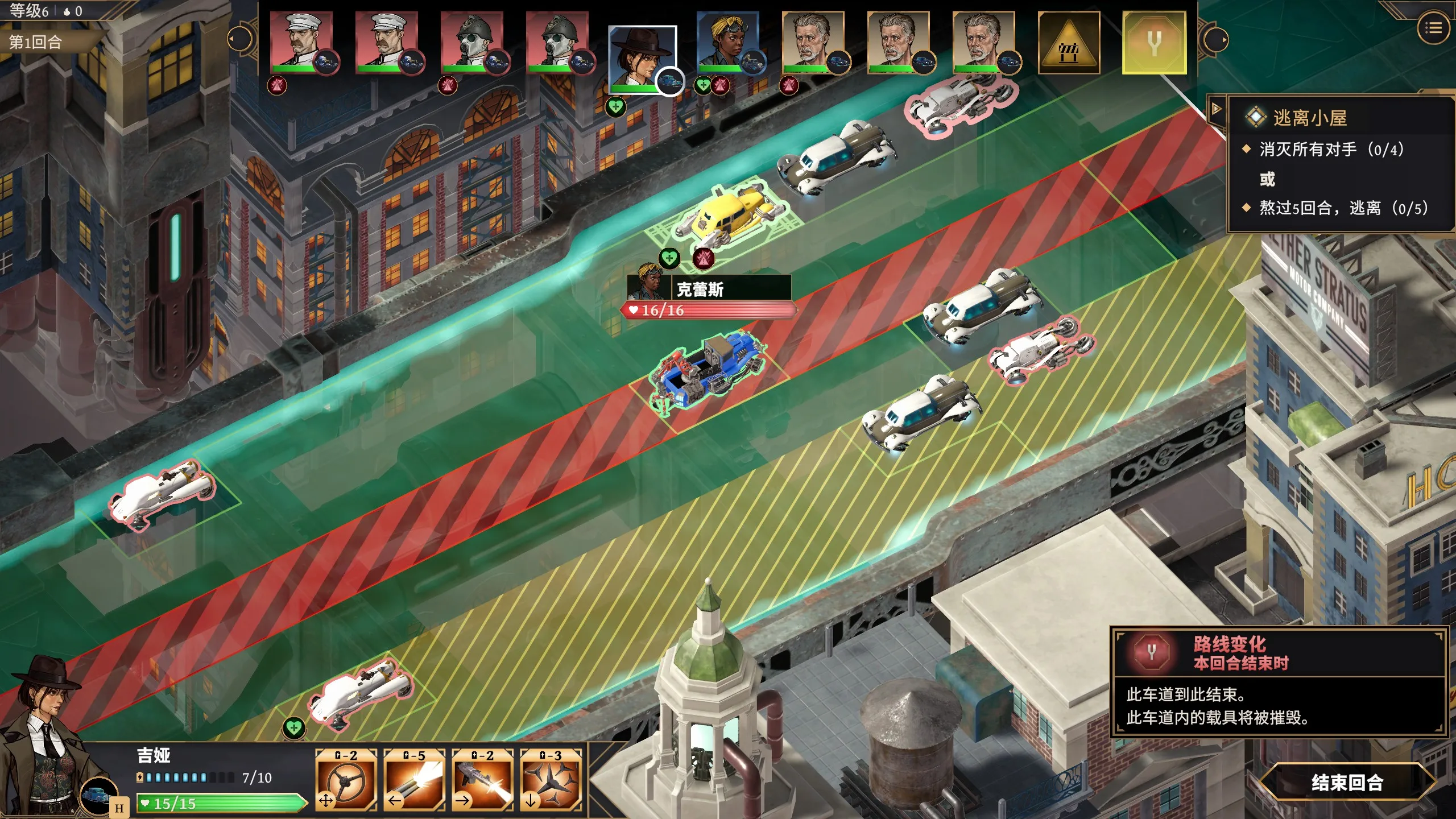Activate the four-spike caltrops ability

click(x=551, y=780)
